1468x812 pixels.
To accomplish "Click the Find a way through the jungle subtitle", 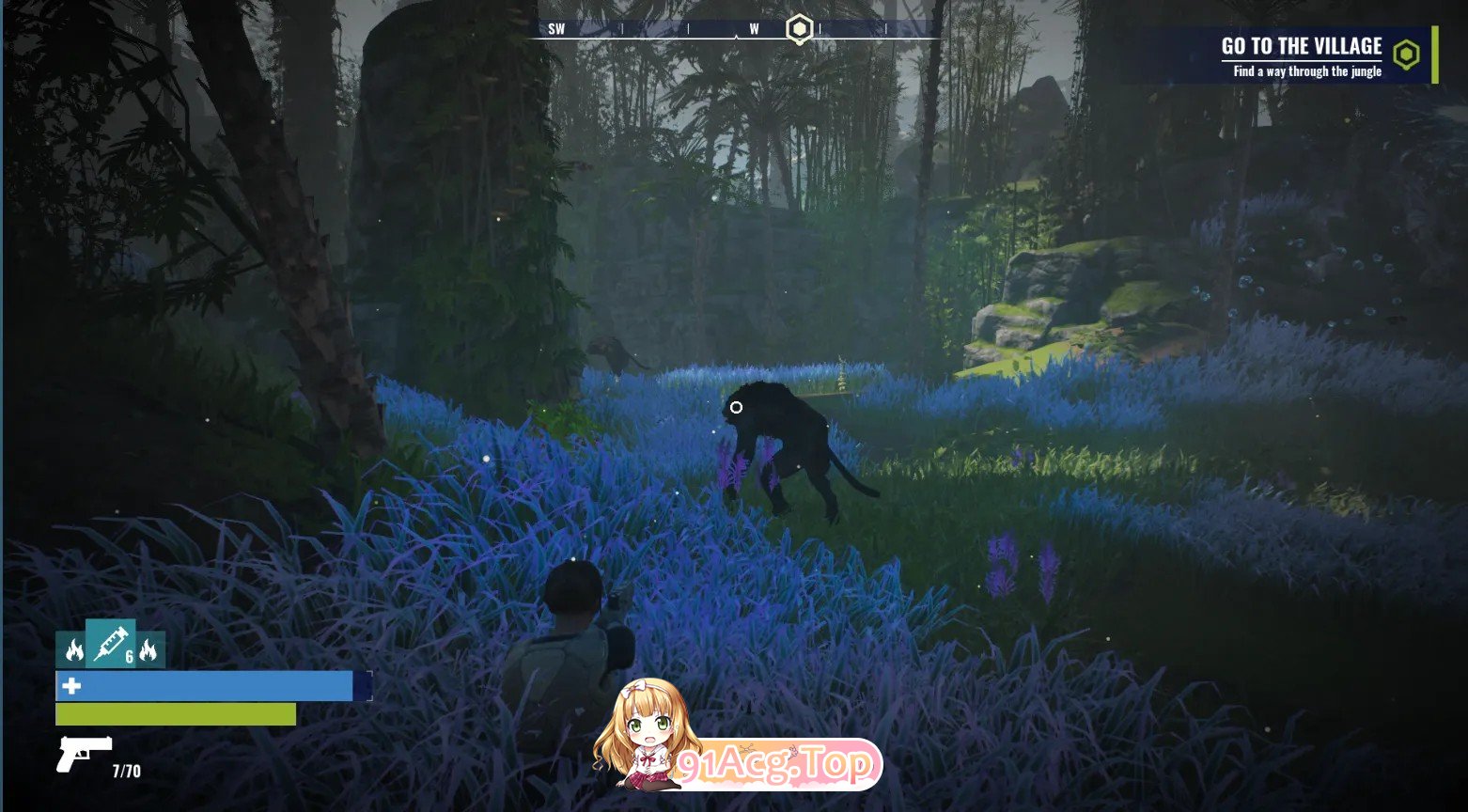I will pos(1306,70).
